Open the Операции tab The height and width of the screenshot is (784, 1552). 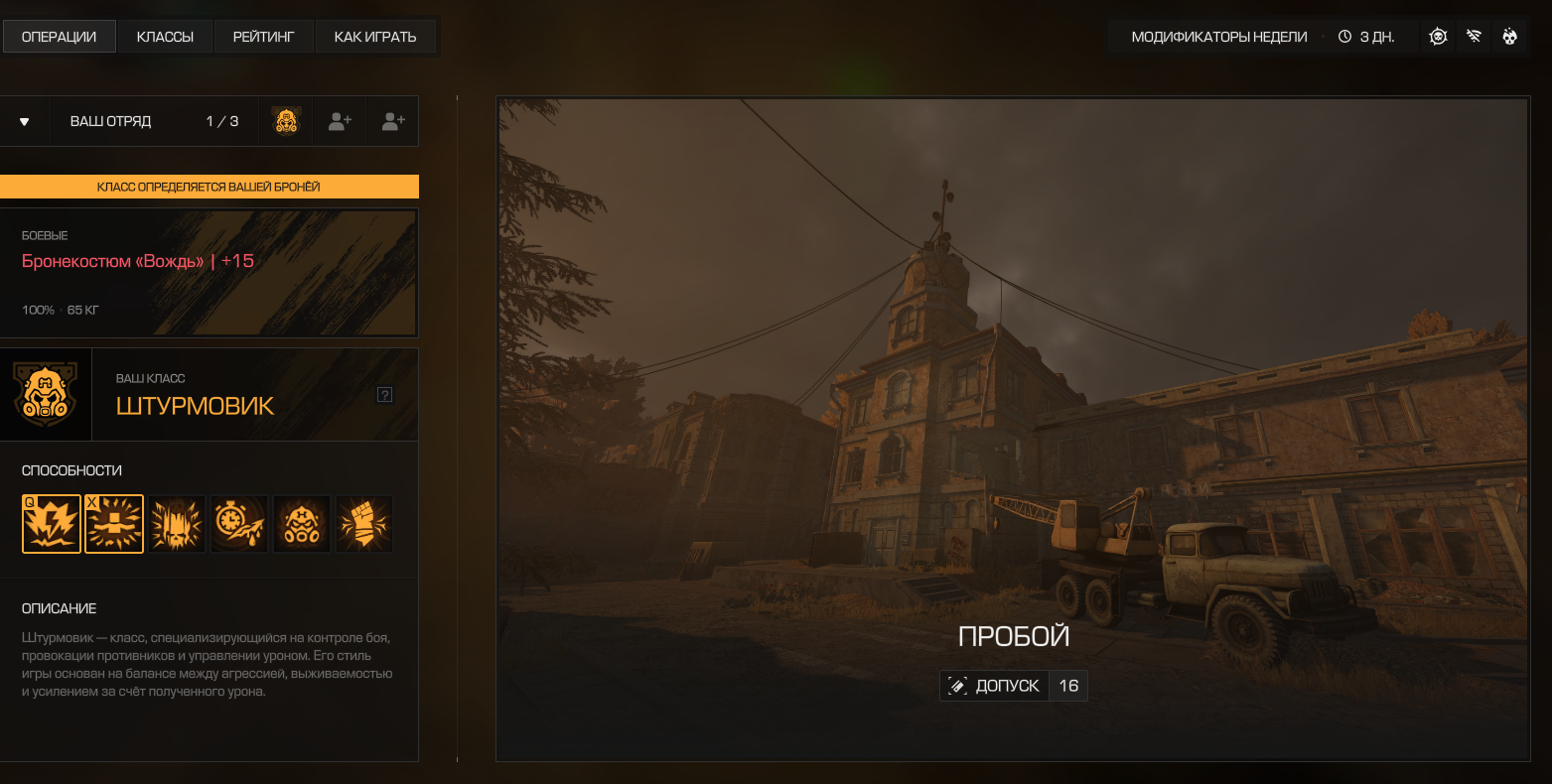tap(60, 37)
